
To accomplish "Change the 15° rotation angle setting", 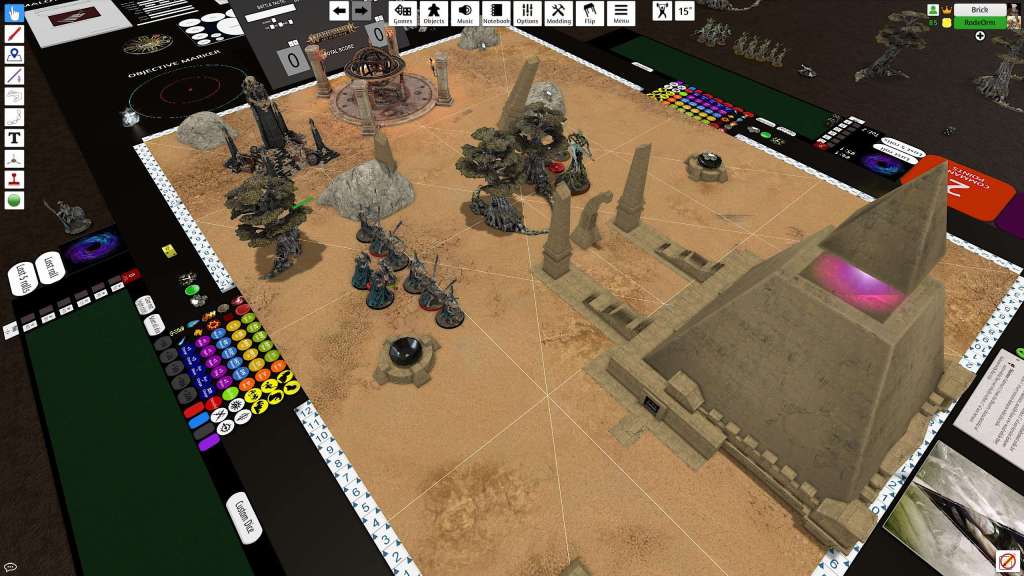I will [x=684, y=11].
